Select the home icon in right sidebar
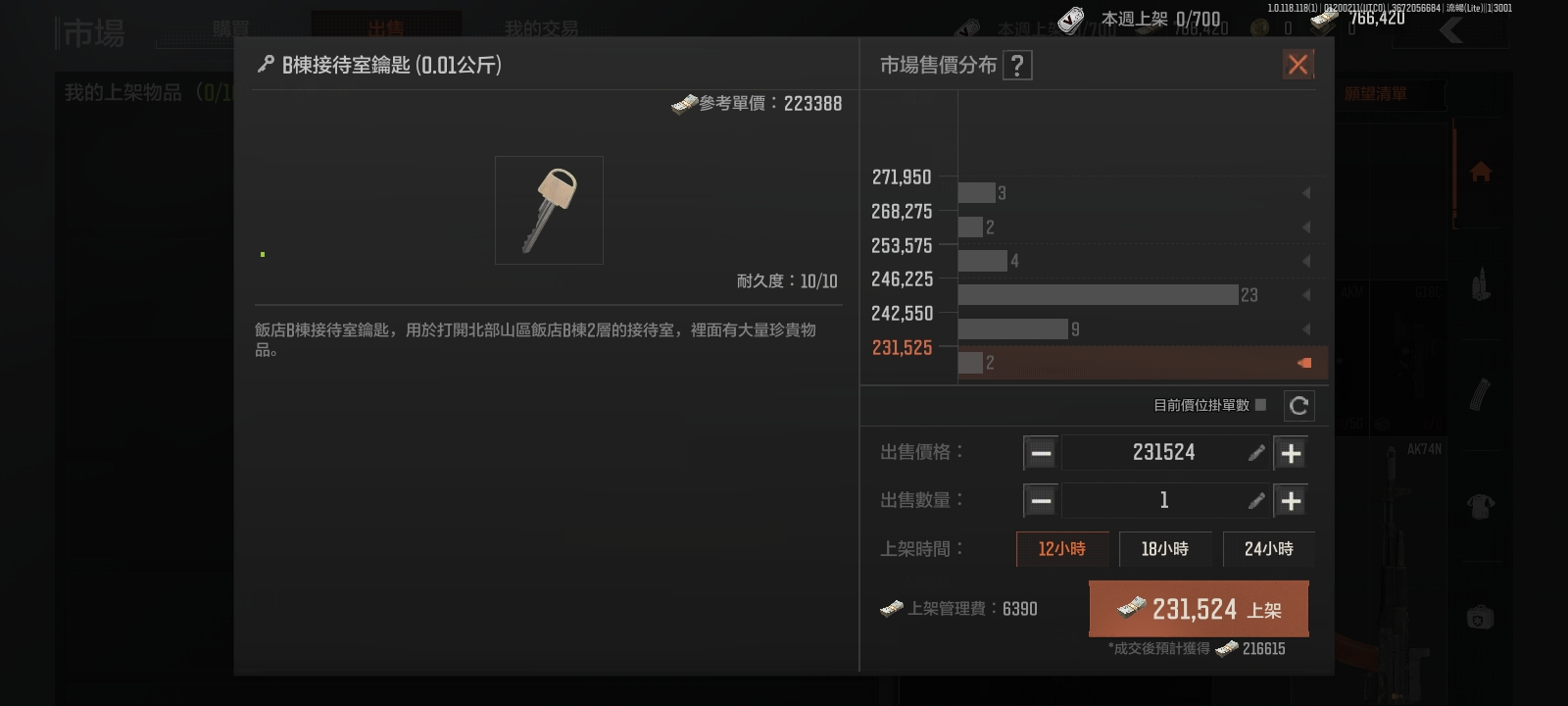Image resolution: width=1568 pixels, height=706 pixels. (x=1480, y=172)
